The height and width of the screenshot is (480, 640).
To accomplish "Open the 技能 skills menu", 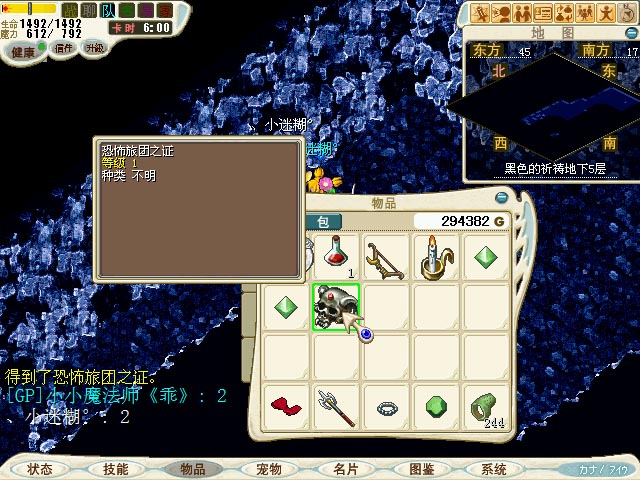I will coord(115,469).
